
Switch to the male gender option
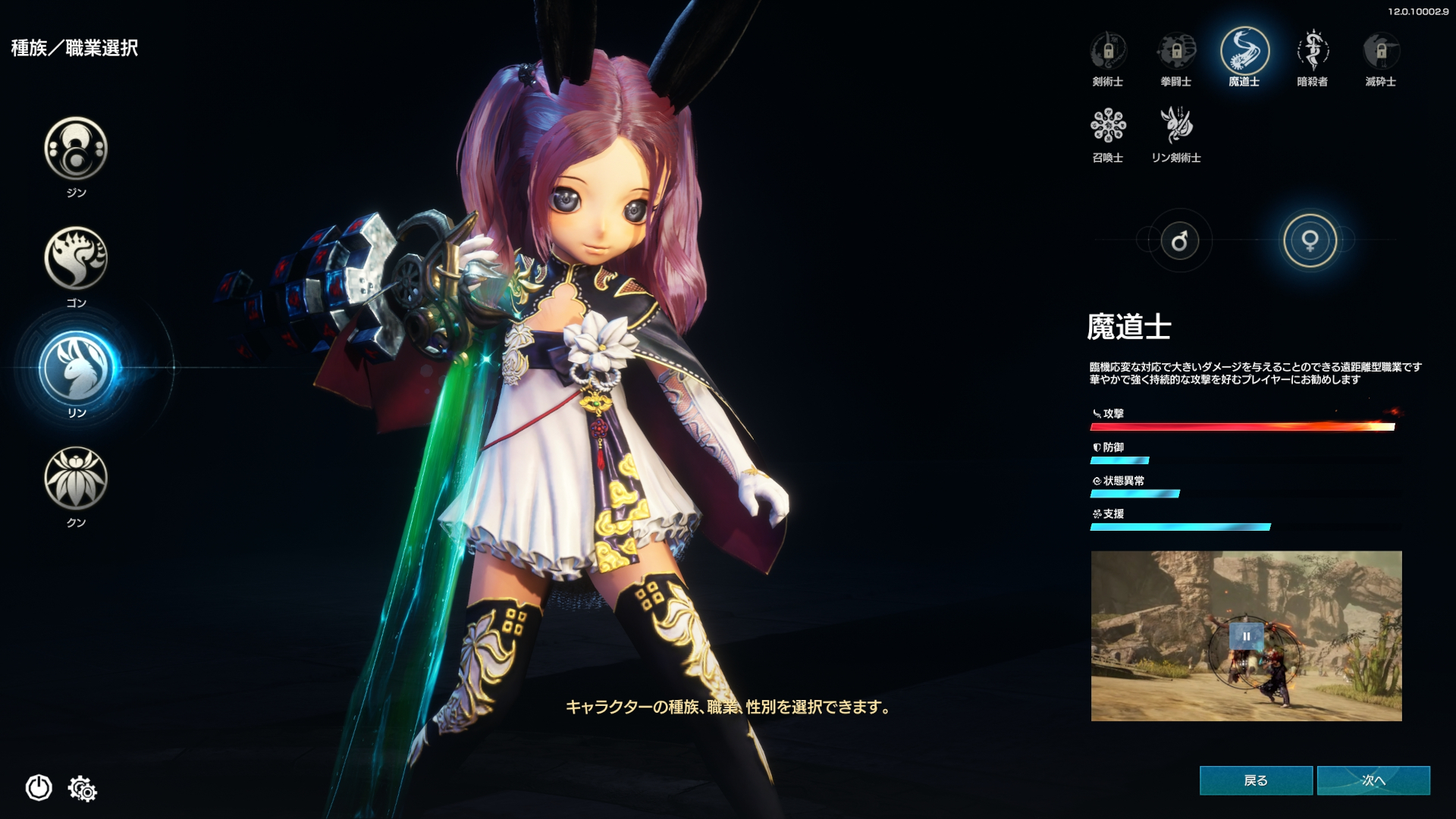[1179, 241]
